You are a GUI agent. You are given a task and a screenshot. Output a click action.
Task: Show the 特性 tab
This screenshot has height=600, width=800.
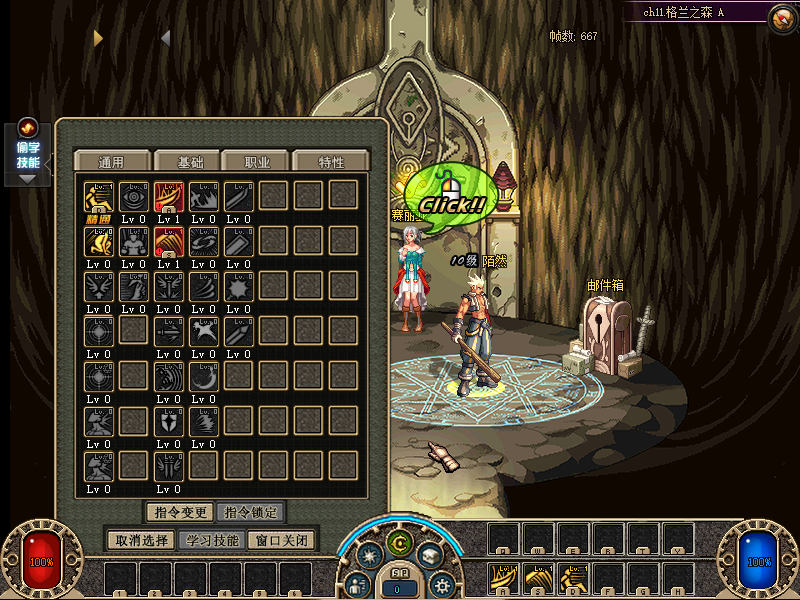[331, 162]
